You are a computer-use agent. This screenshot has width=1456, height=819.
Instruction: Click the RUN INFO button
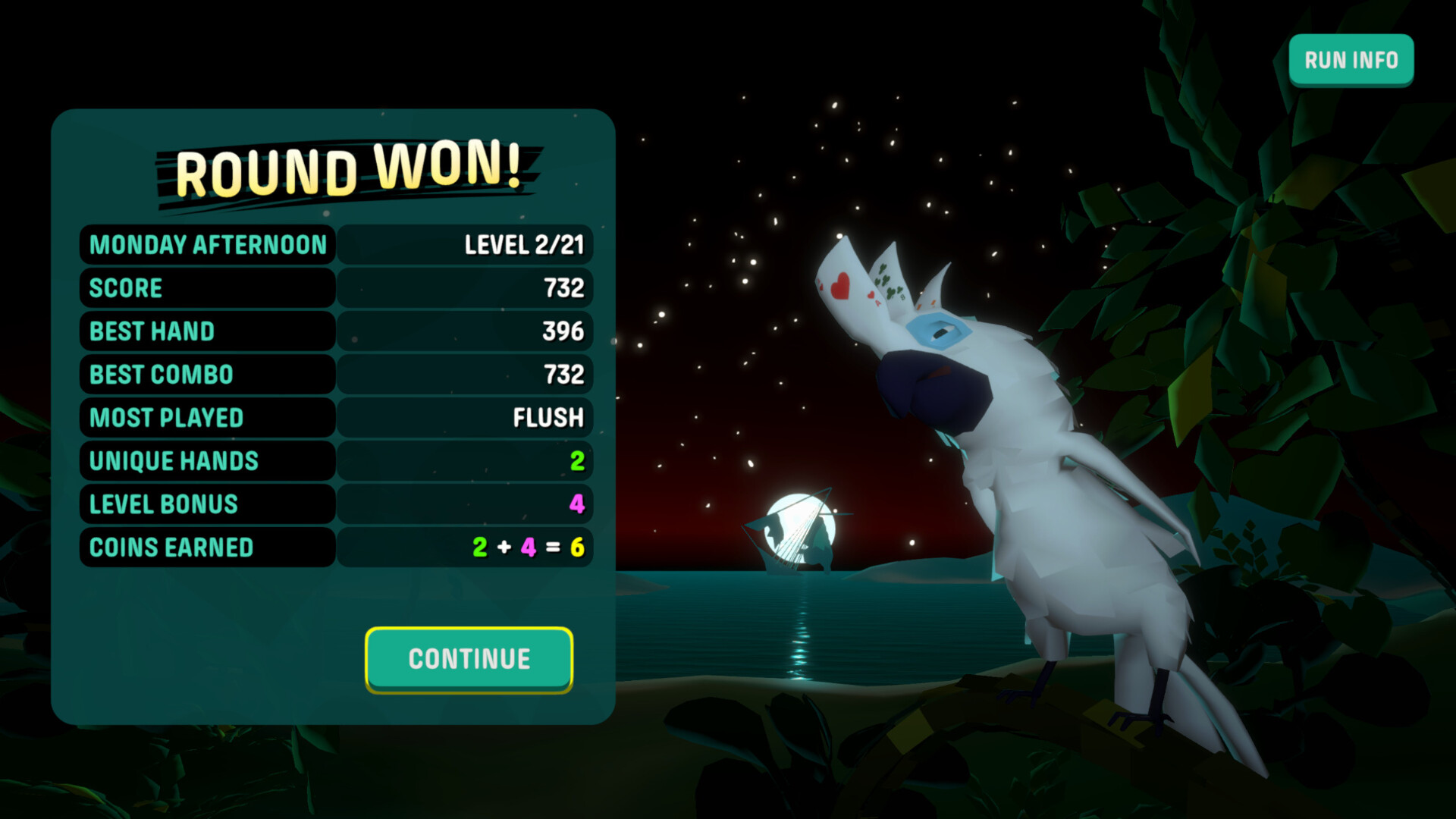click(1351, 59)
